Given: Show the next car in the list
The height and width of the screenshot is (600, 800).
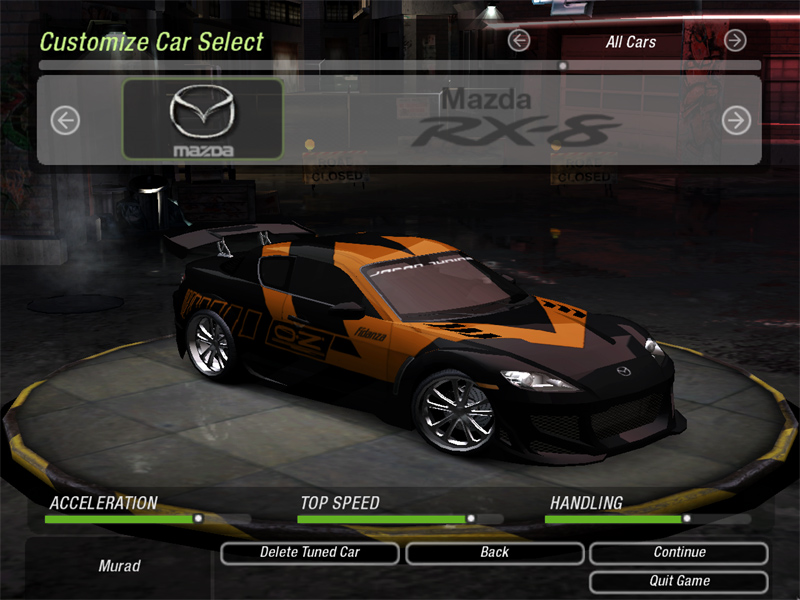Looking at the screenshot, I should [736, 121].
